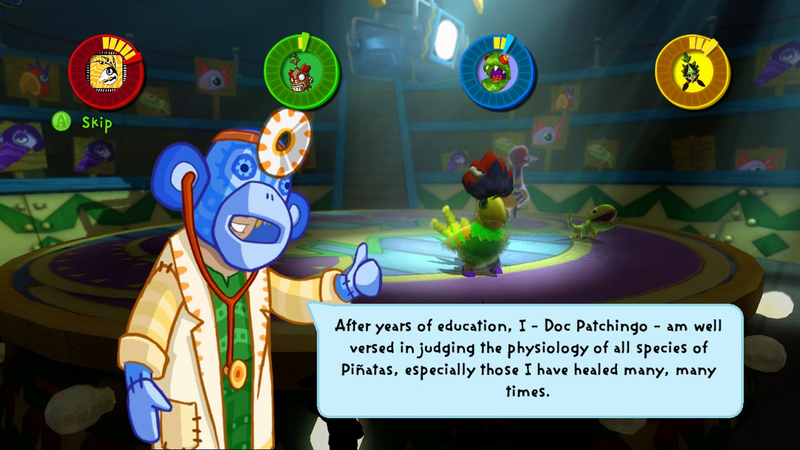
Task: Select the blue contestant badge with the green piñata
Action: point(497,70)
